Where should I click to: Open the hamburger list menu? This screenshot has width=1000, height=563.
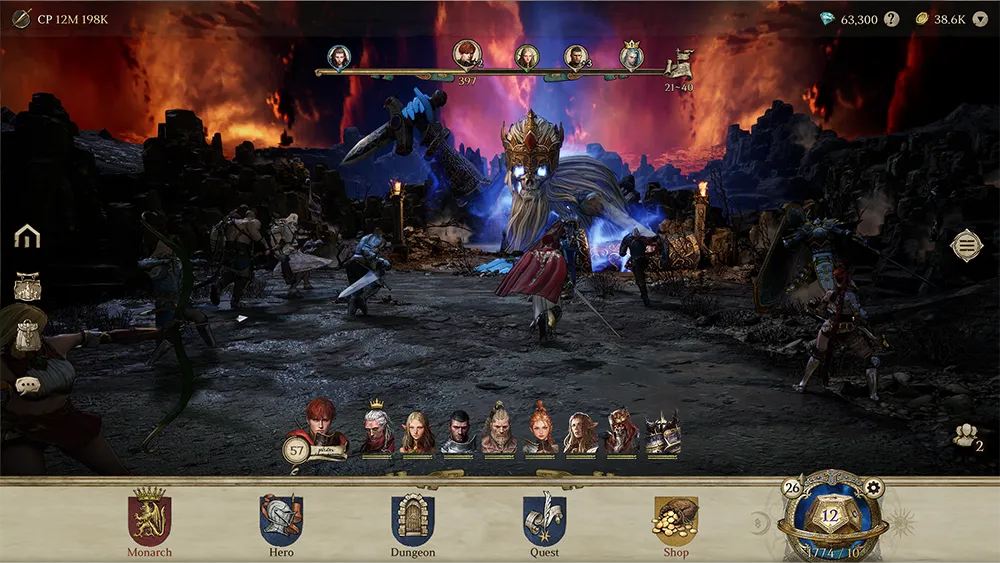click(x=966, y=245)
